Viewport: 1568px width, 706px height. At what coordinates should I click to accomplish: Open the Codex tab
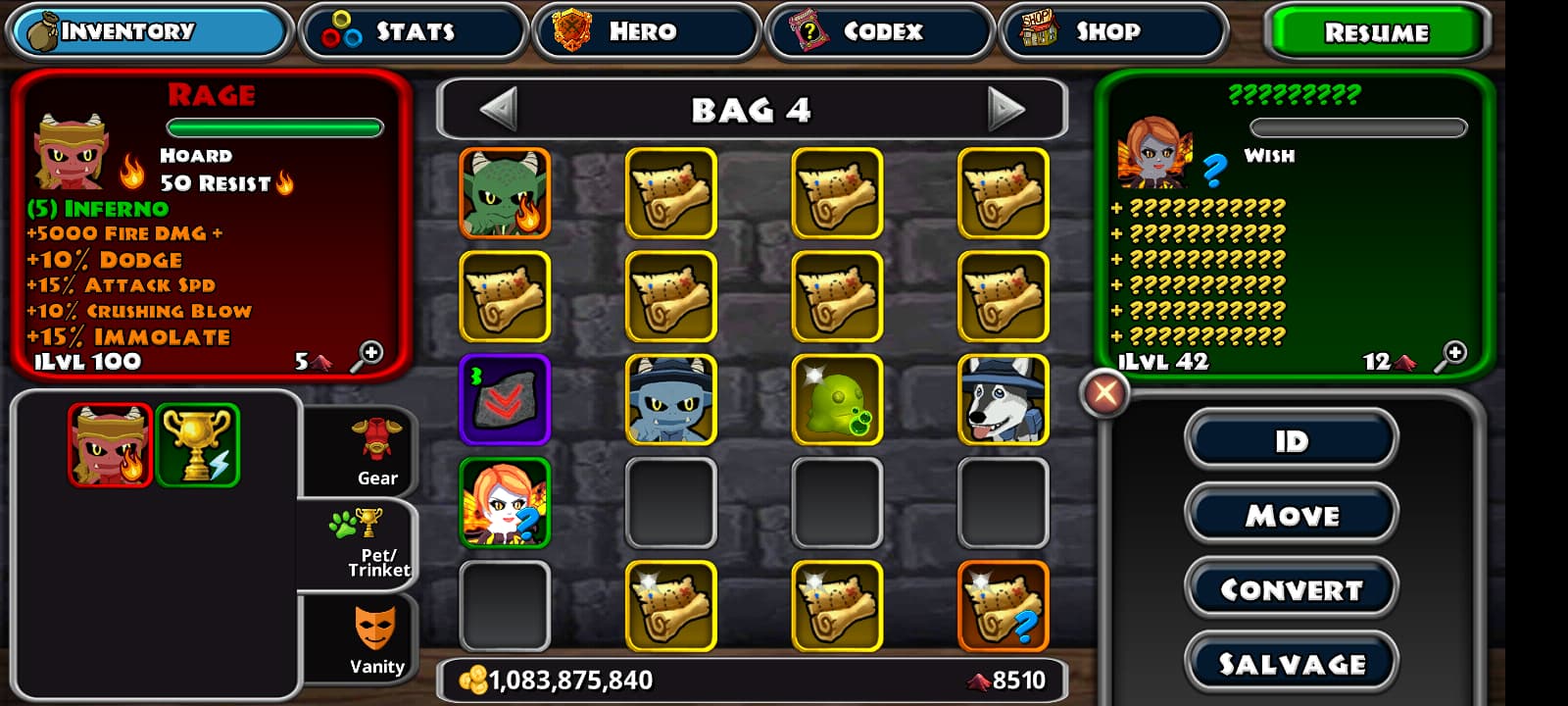[x=879, y=31]
